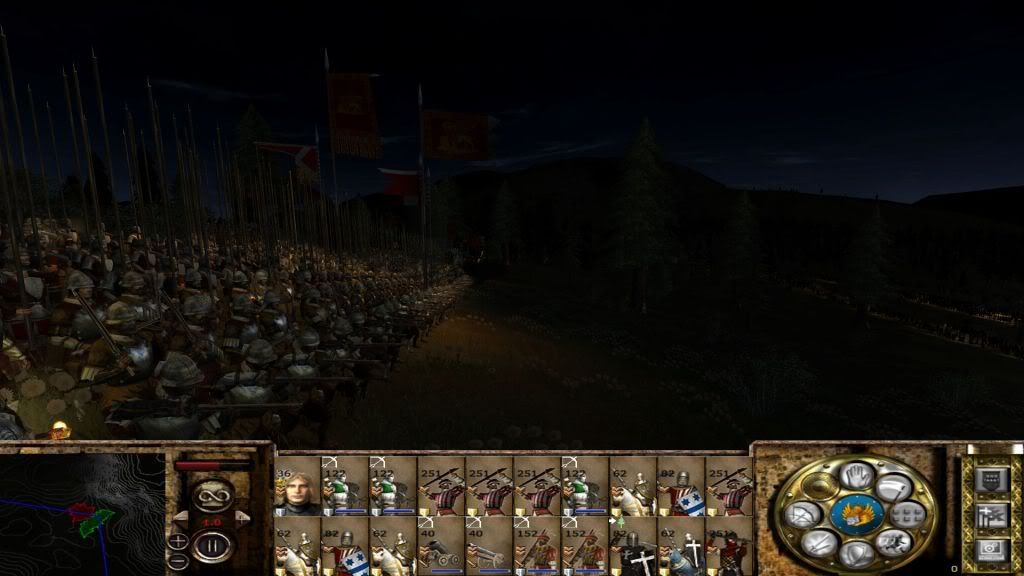Activate the gold special ability button

[x=820, y=487]
